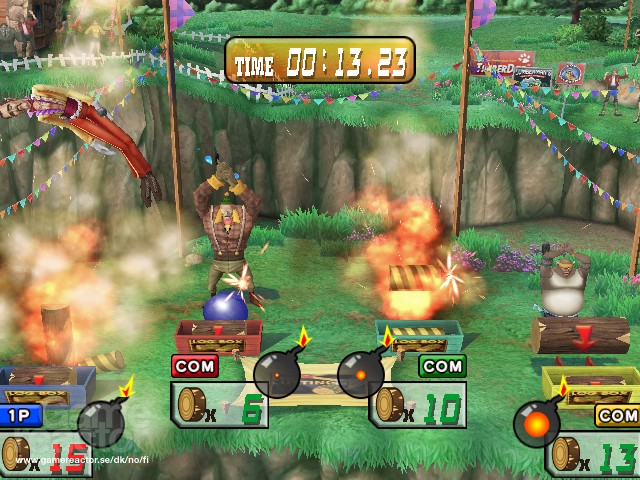Choose the green COM player label
Screen dimensions: 640x480
[442, 367]
